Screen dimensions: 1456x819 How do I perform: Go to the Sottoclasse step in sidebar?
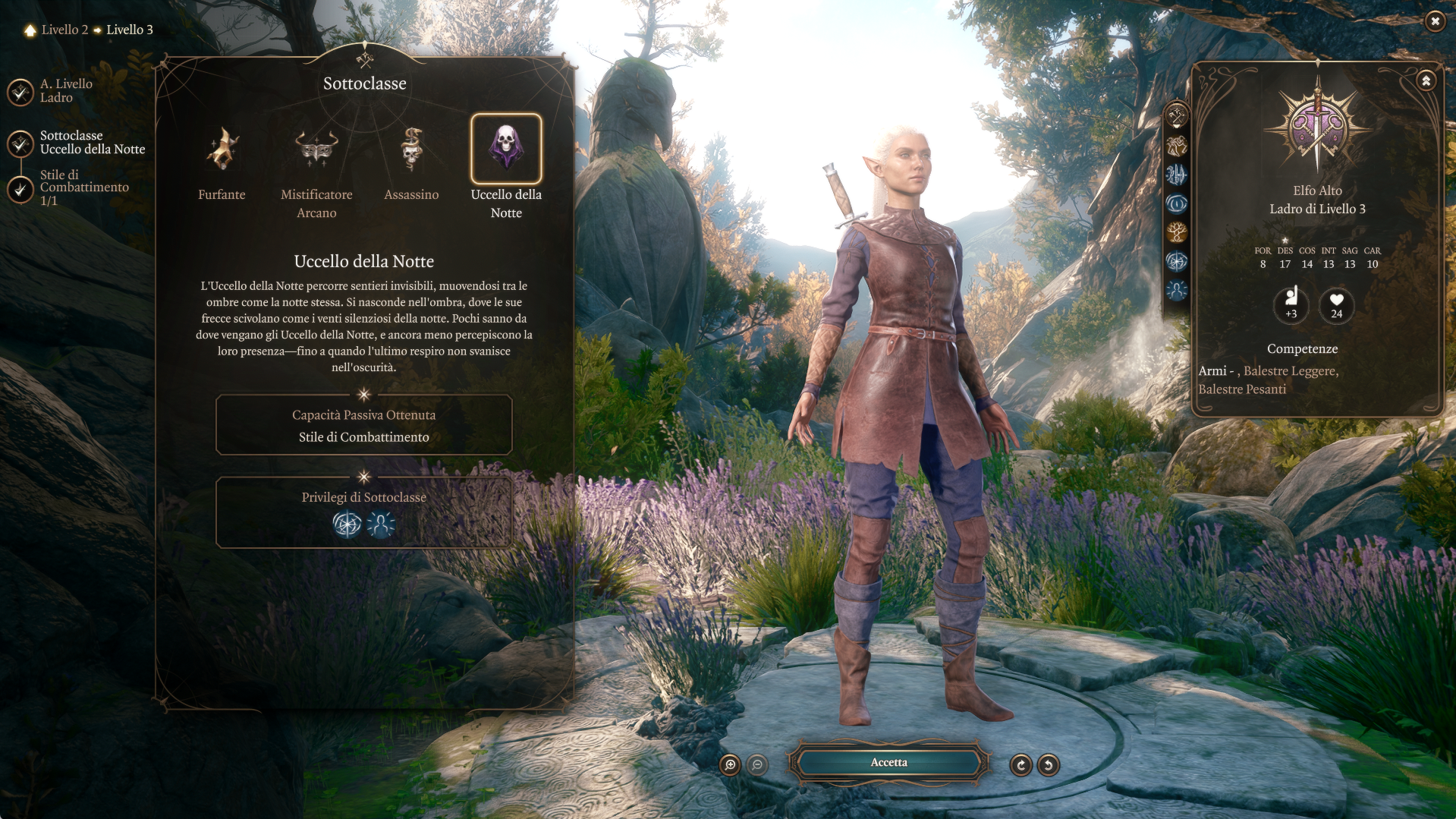pos(20,143)
